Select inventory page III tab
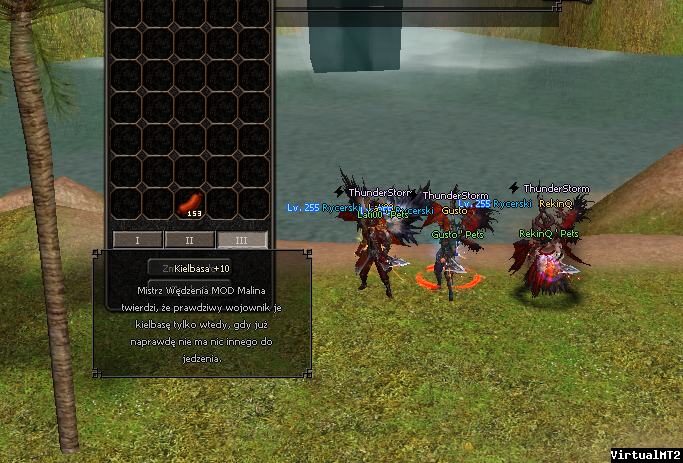This screenshot has width=683, height=463. coord(242,240)
